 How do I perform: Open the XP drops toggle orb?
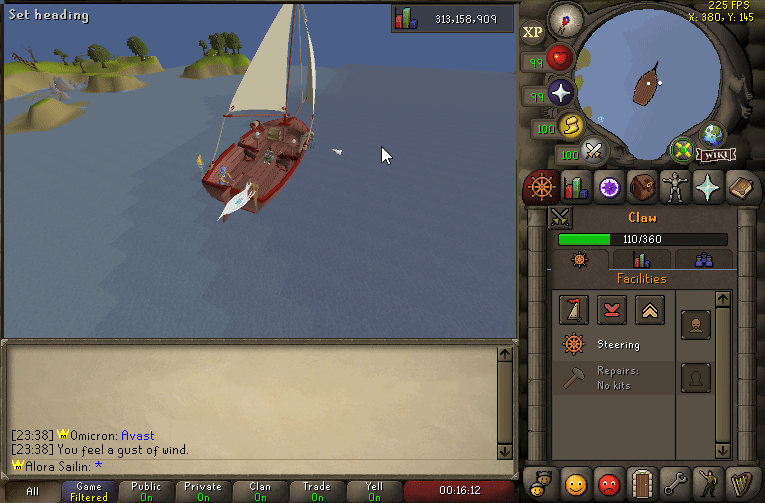pos(533,32)
